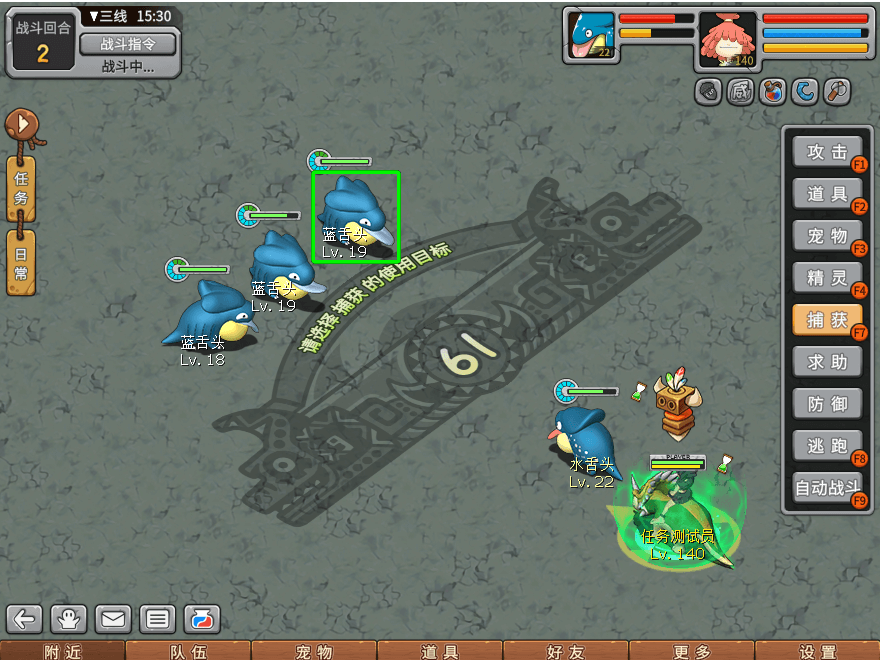Open the 好友 friends tab
Screen dimensions: 880x660
565,651
